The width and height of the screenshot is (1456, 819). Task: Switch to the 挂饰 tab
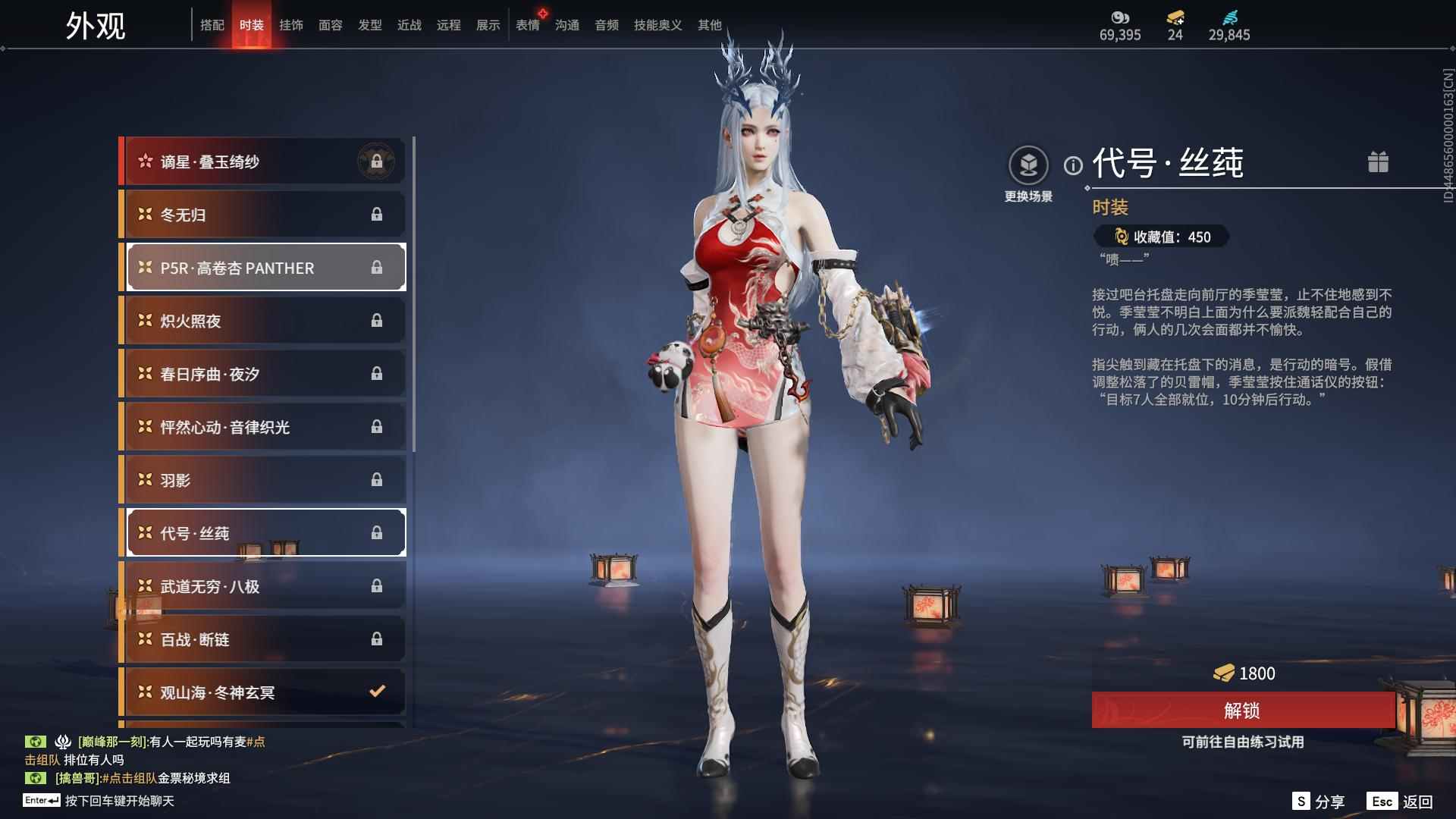tap(292, 24)
